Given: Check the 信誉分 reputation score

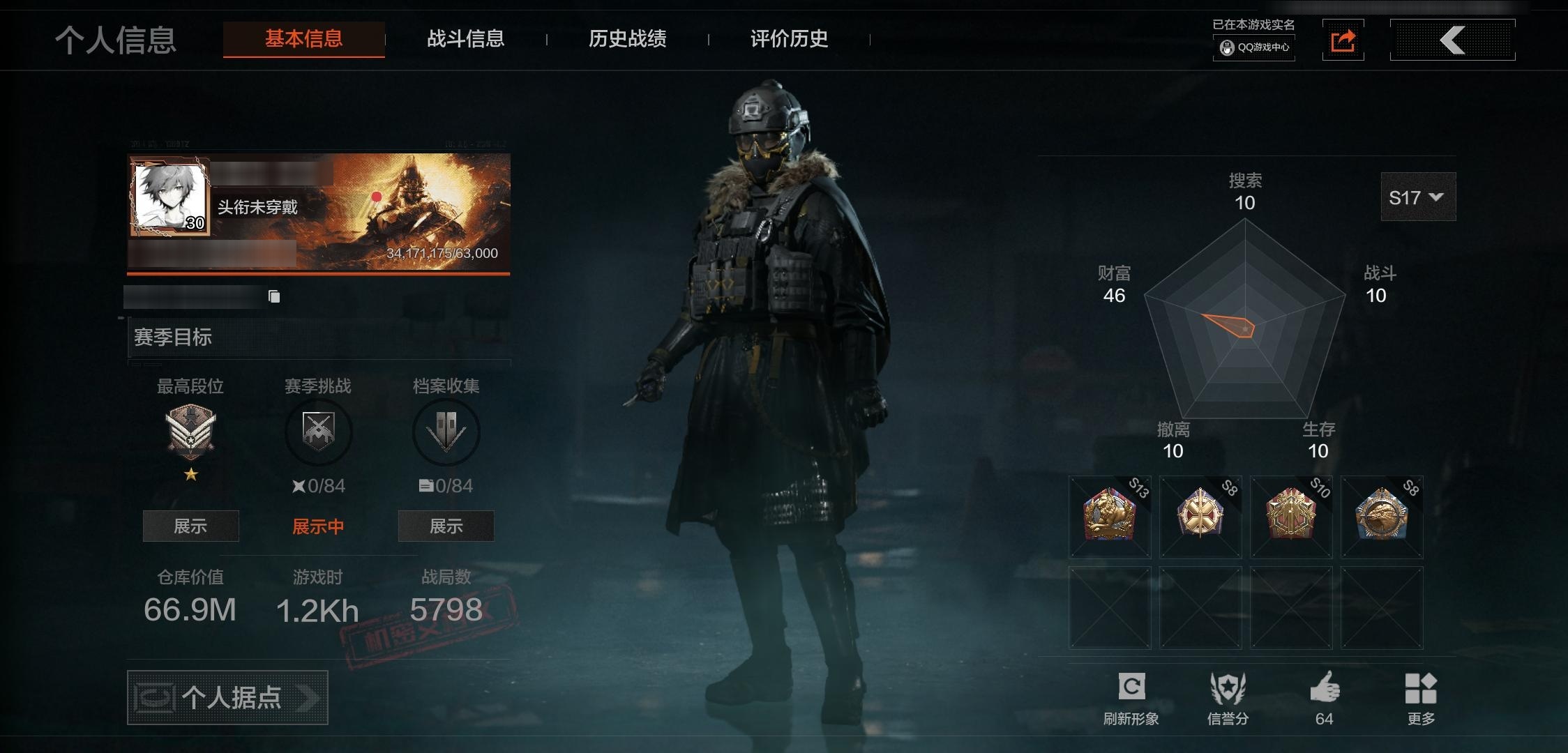Looking at the screenshot, I should point(1228,697).
